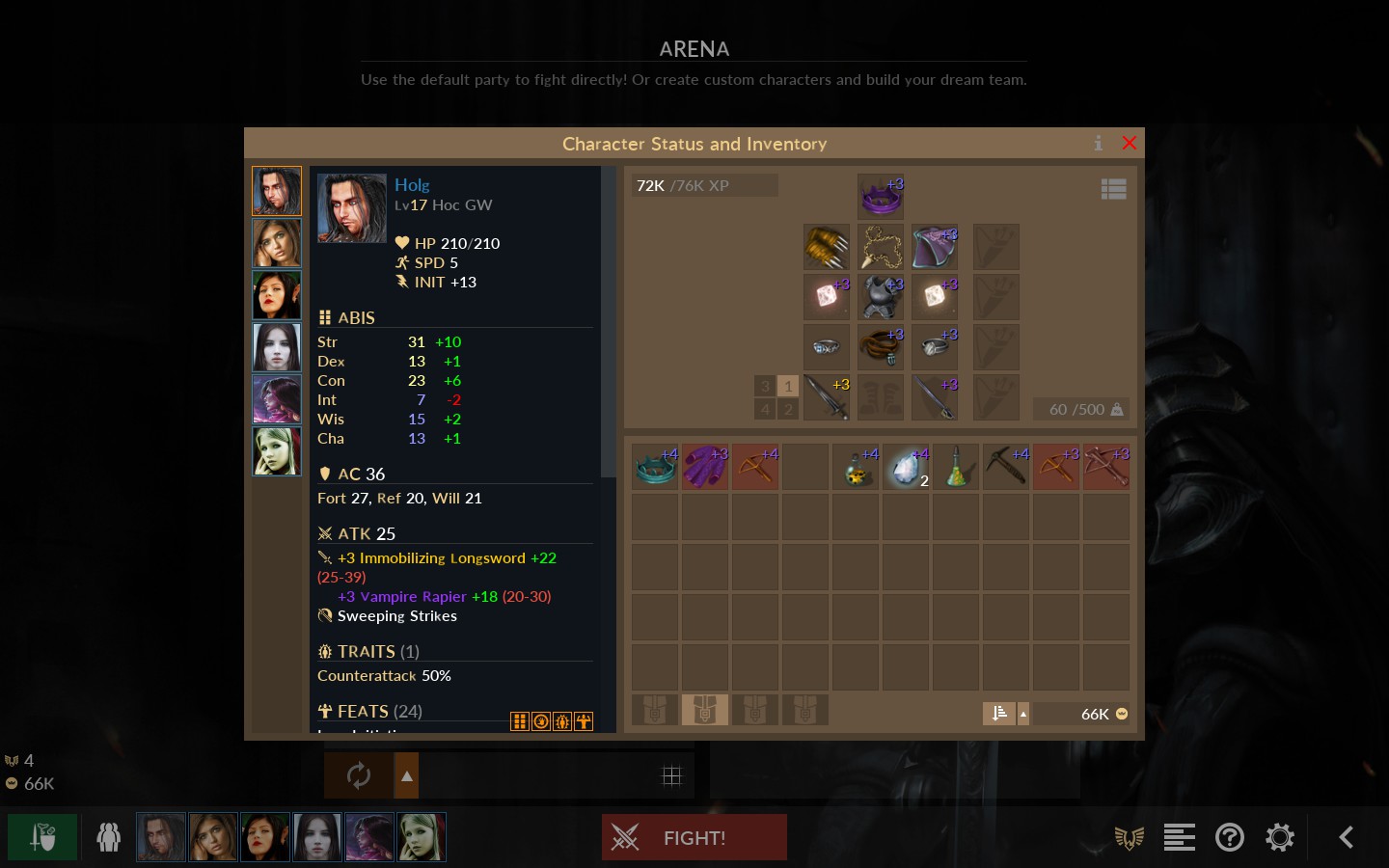Select the pickaxe in the backpack
Image resolution: width=1389 pixels, height=868 pixels.
(x=1006, y=467)
